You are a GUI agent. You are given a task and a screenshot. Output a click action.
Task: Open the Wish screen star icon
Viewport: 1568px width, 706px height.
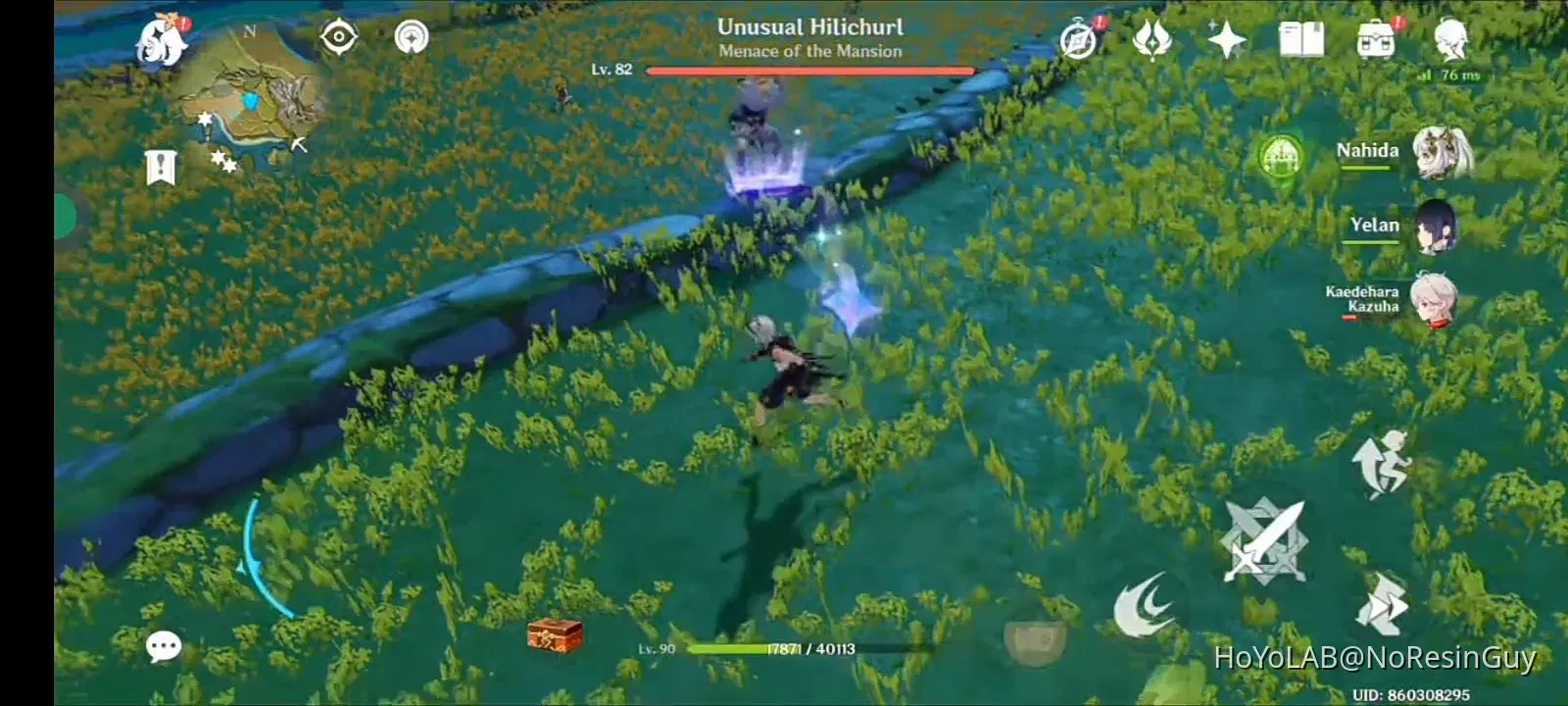coord(1225,39)
